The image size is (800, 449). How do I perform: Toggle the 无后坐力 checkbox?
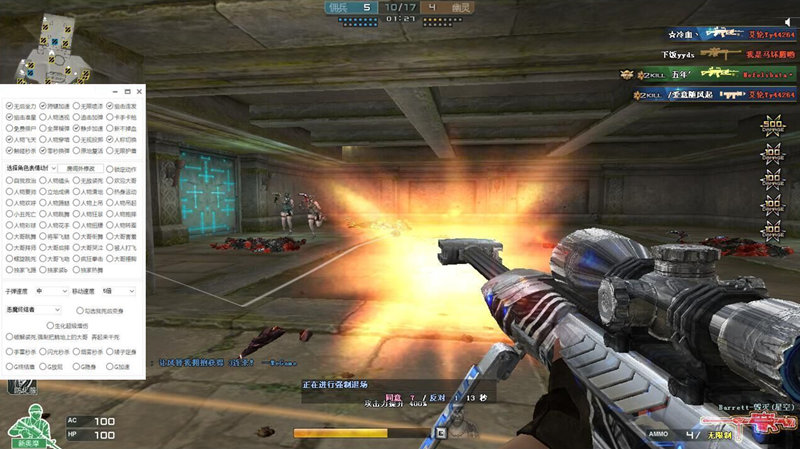9,104
